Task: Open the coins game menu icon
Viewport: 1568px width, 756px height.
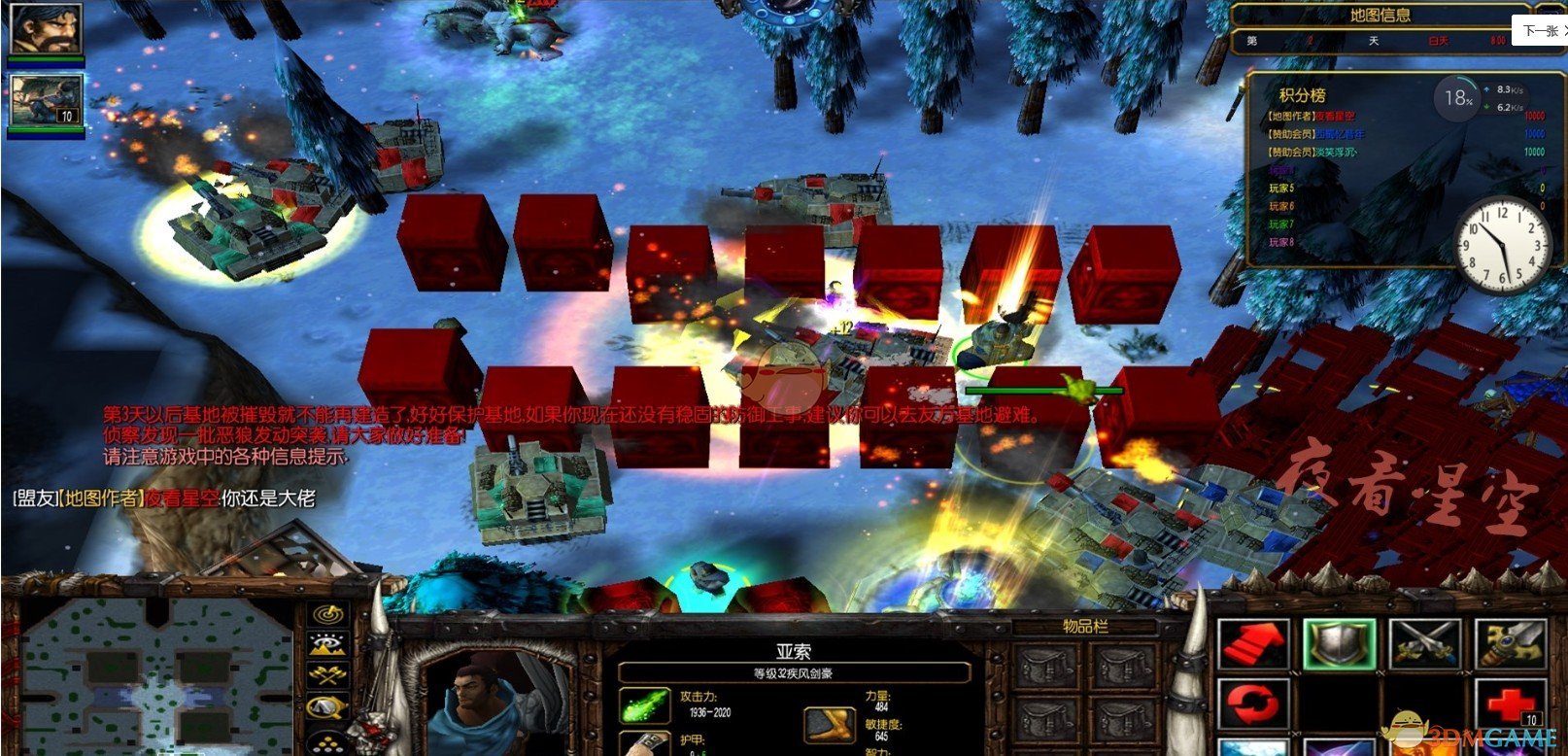Action: (326, 742)
